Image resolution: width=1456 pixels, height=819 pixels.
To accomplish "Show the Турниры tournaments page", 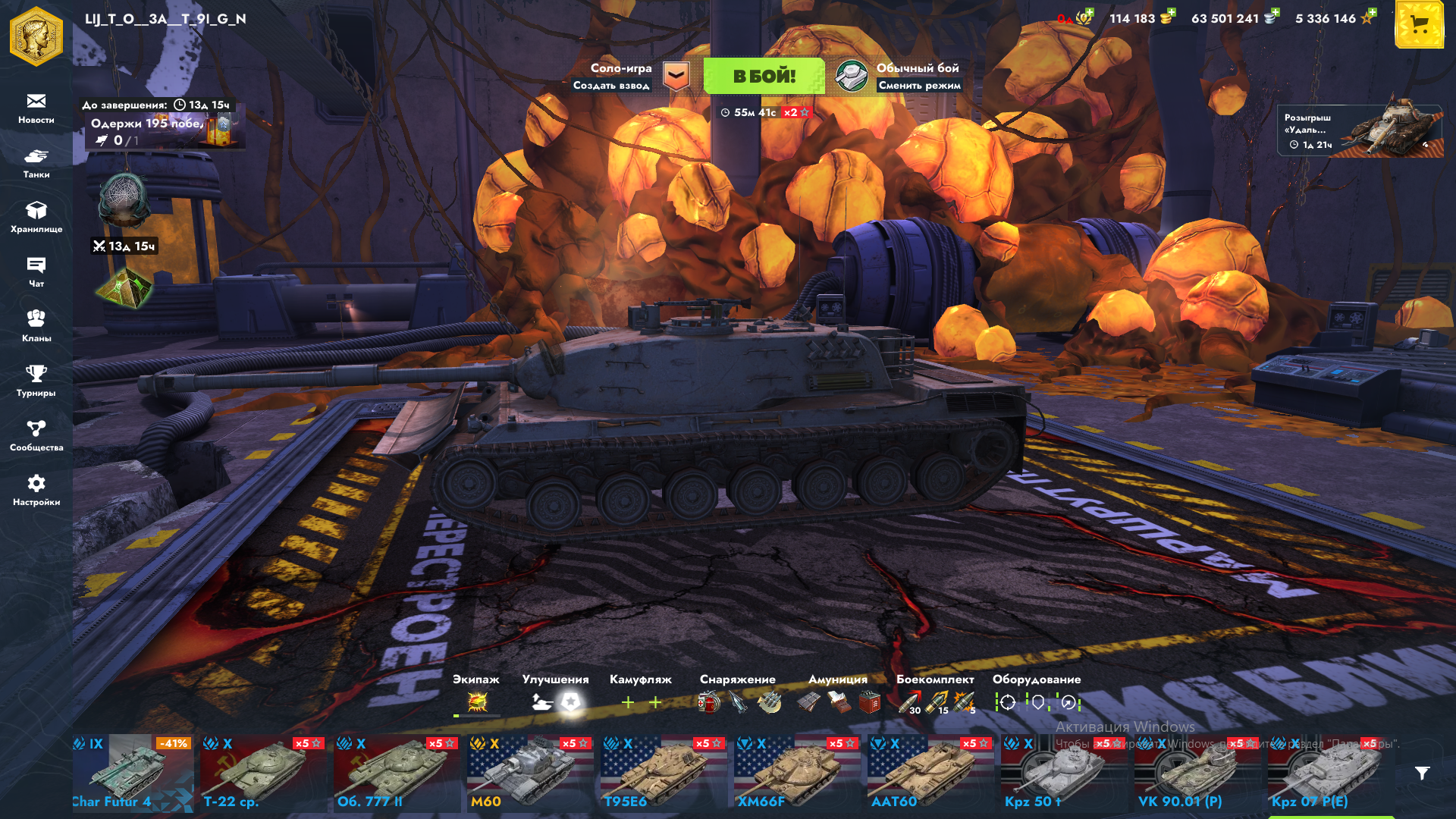I will (36, 381).
